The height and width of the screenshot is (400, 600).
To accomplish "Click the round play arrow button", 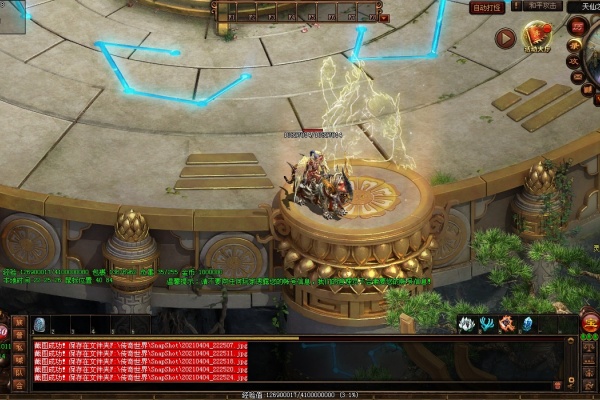I will pos(506,38).
